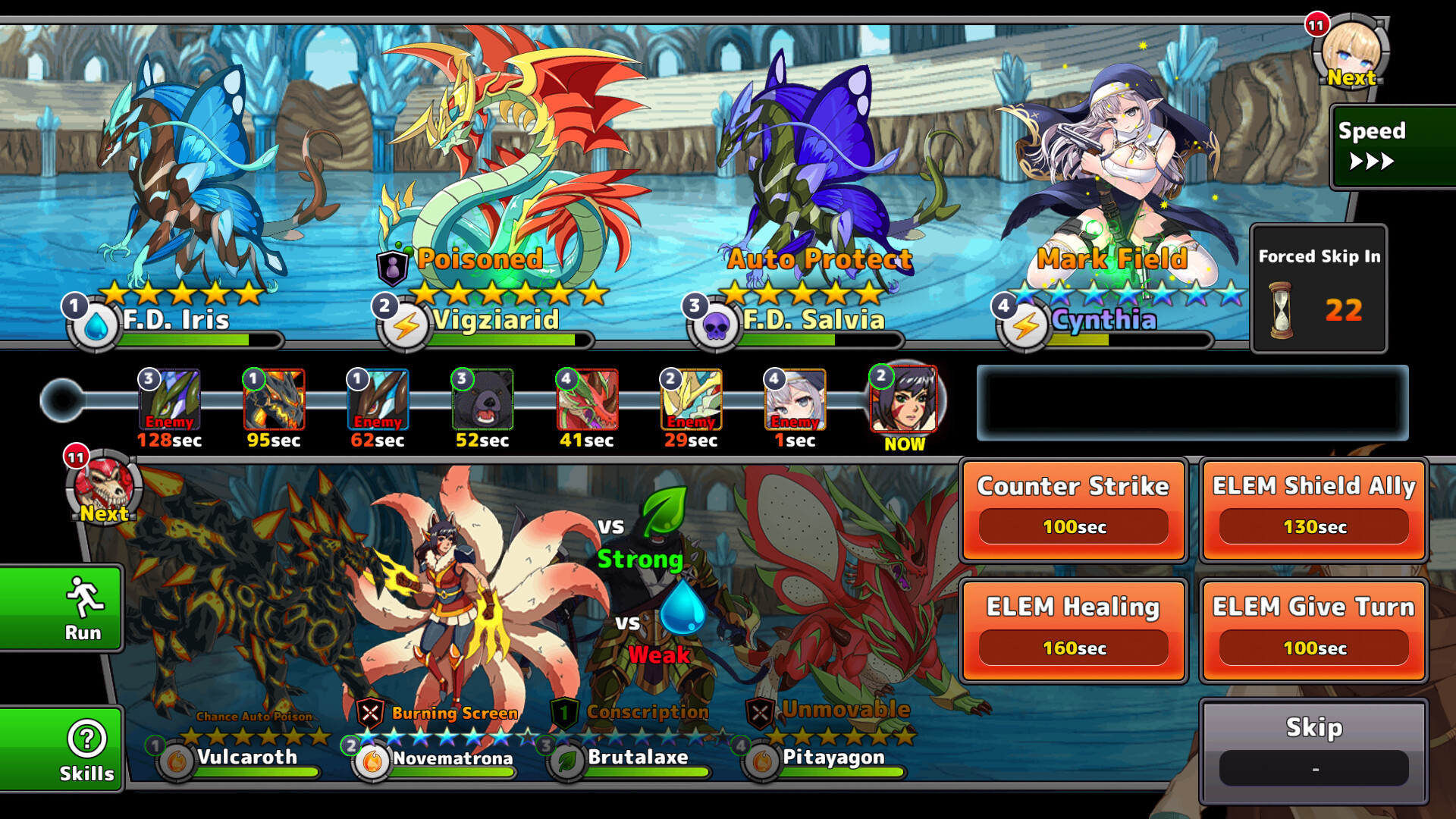Target enemy Vigziarid
This screenshot has height=819, width=1456.
pos(508,167)
